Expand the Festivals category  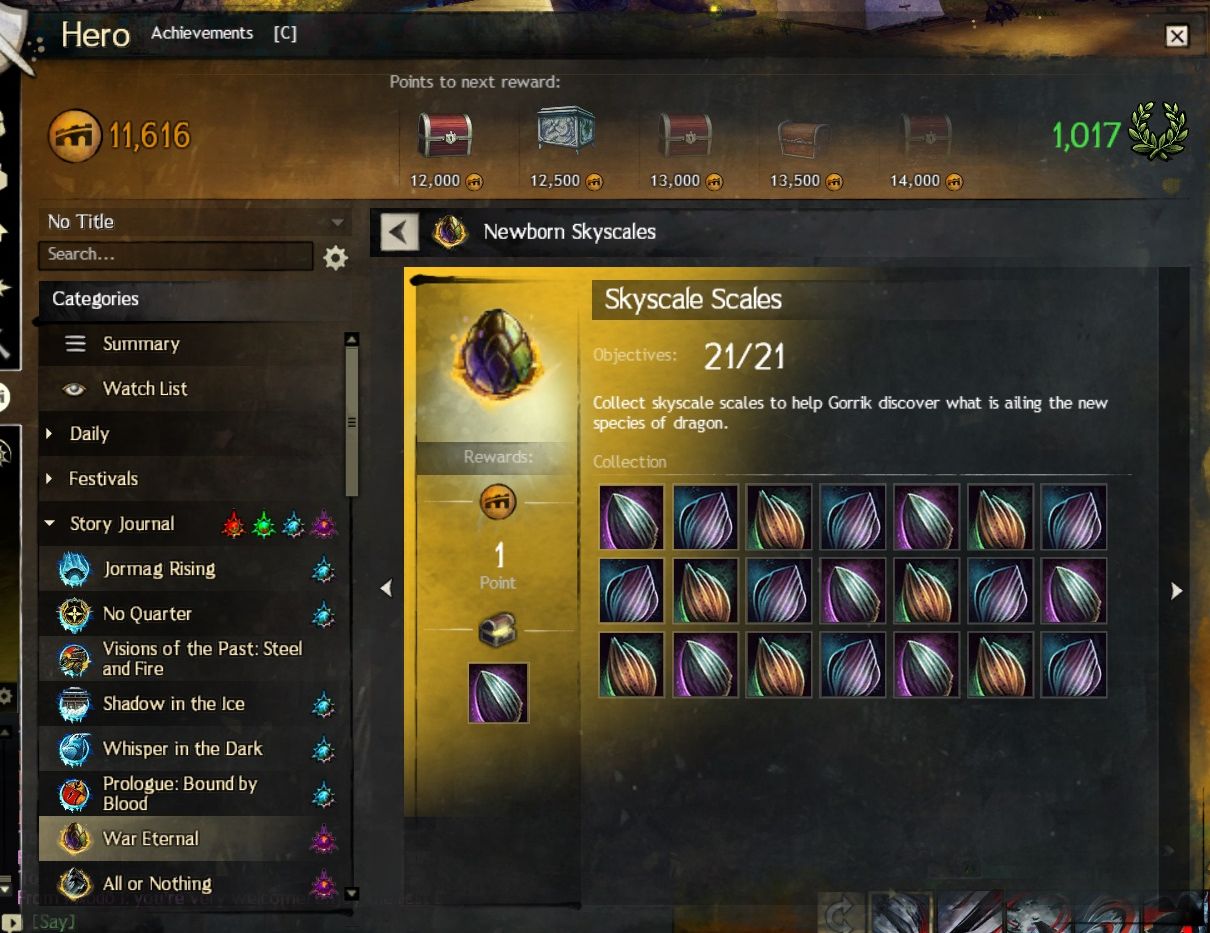click(x=103, y=479)
